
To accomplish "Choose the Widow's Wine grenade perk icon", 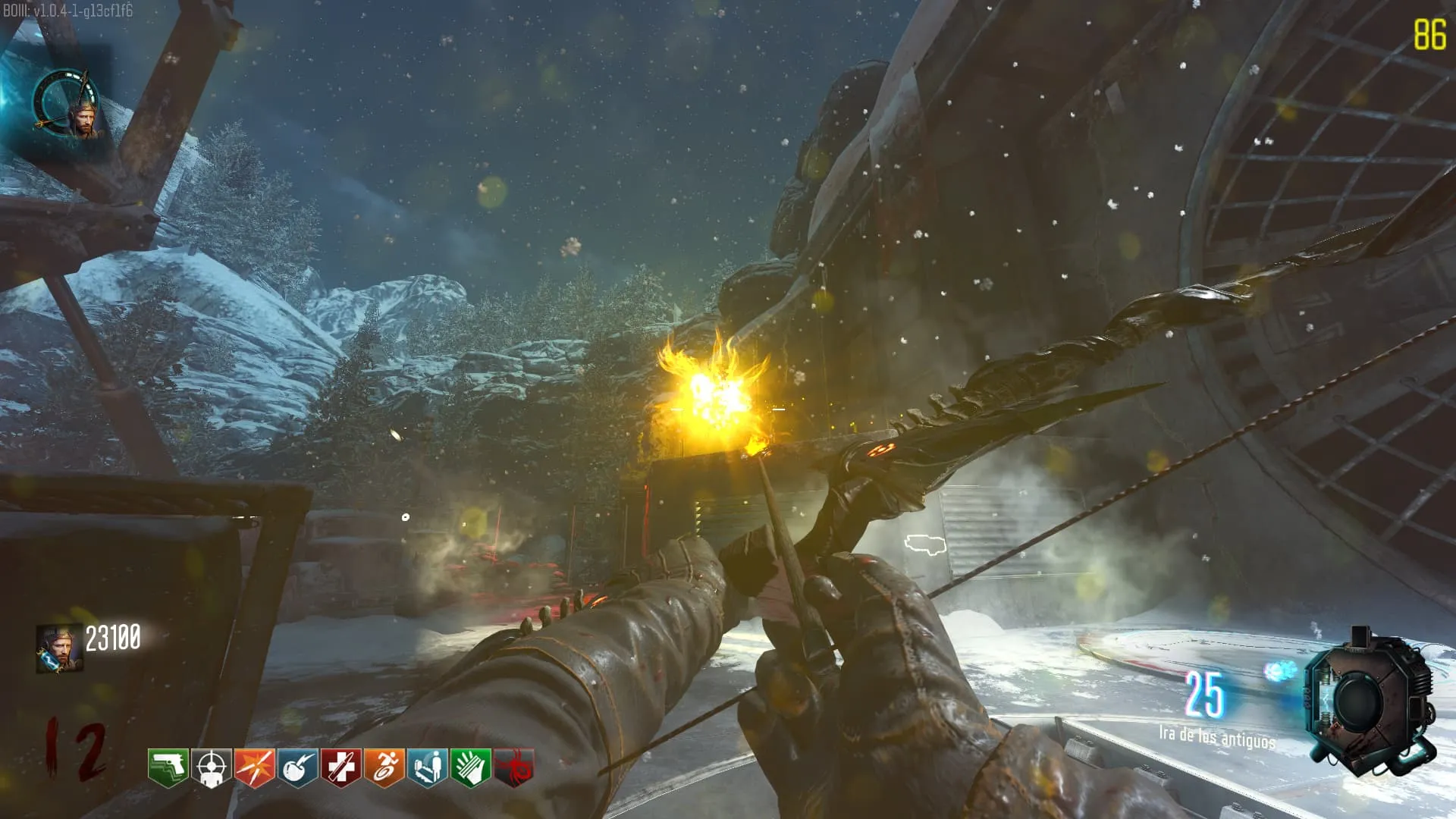I will pyautogui.click(x=297, y=767).
